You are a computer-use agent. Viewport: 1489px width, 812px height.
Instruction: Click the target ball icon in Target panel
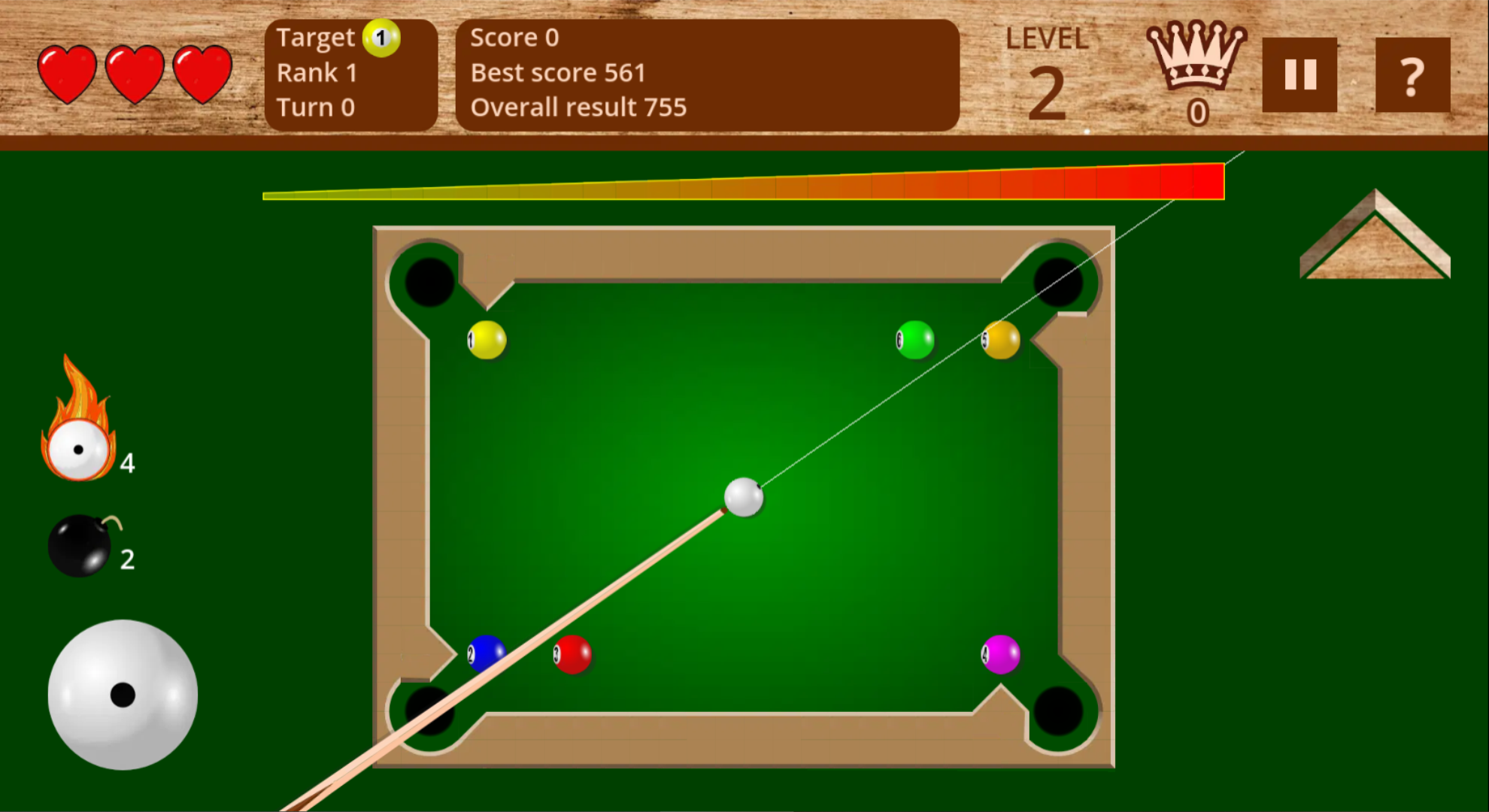tap(382, 37)
